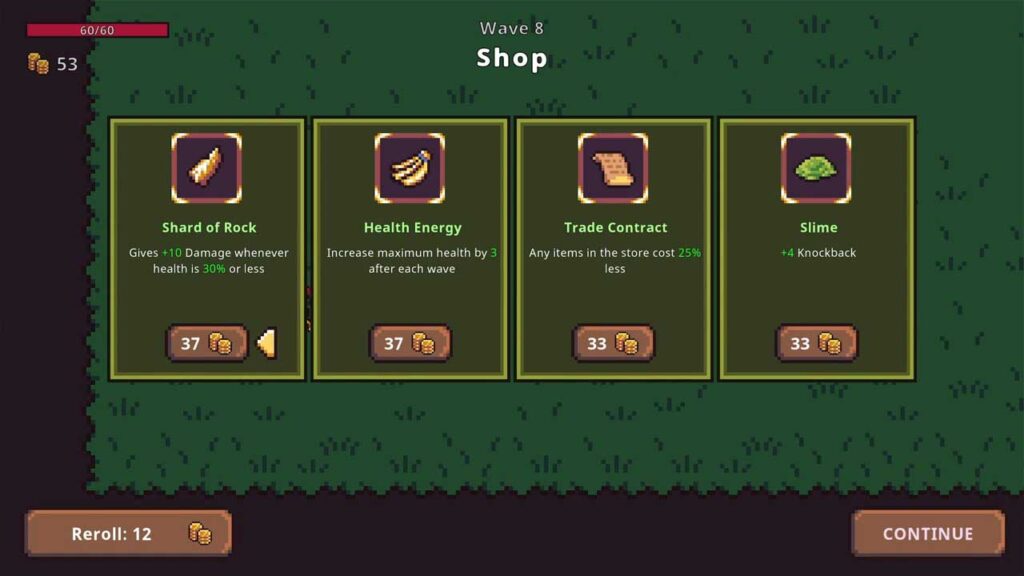
Task: Choose the Health Energy banana icon
Action: point(410,168)
